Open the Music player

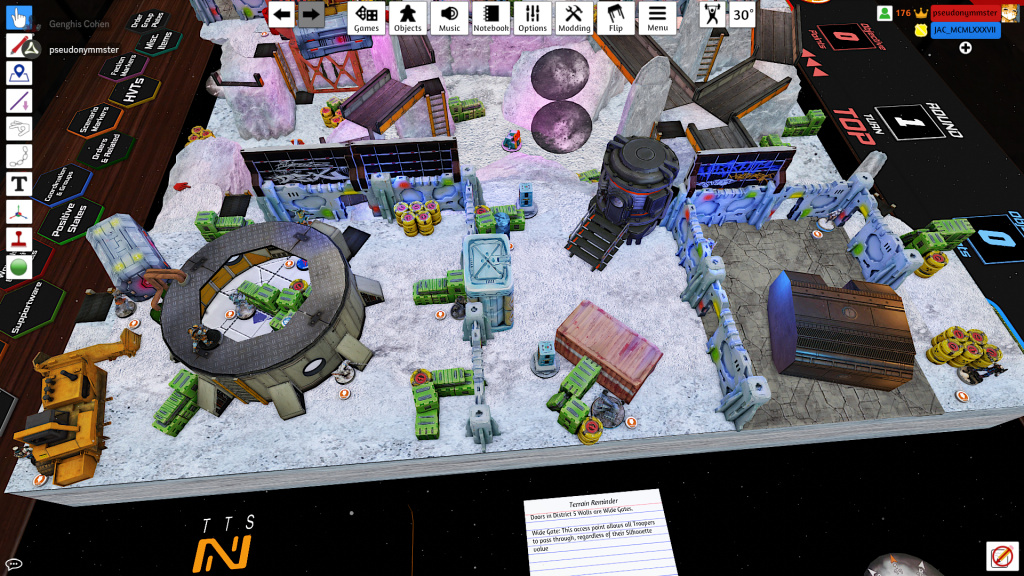click(449, 17)
